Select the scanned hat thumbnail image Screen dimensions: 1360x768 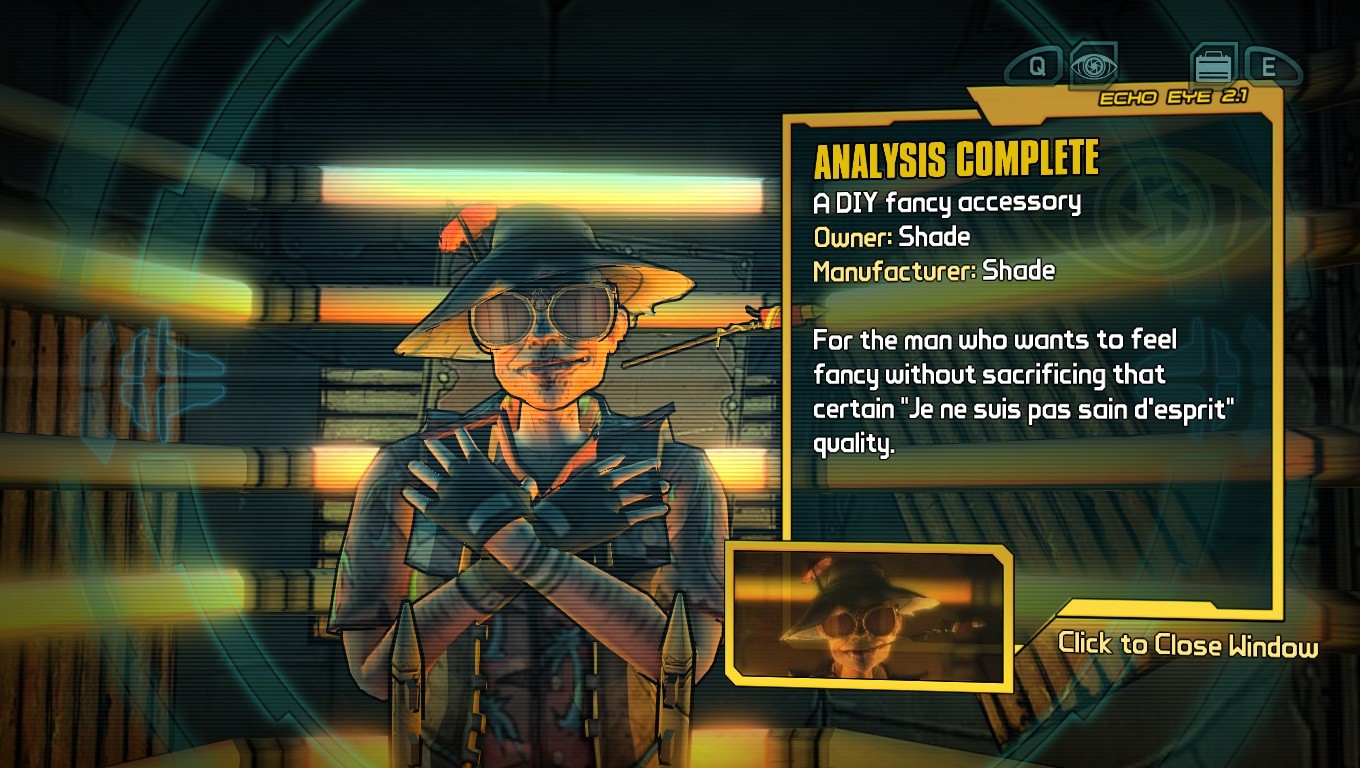pyautogui.click(x=867, y=612)
